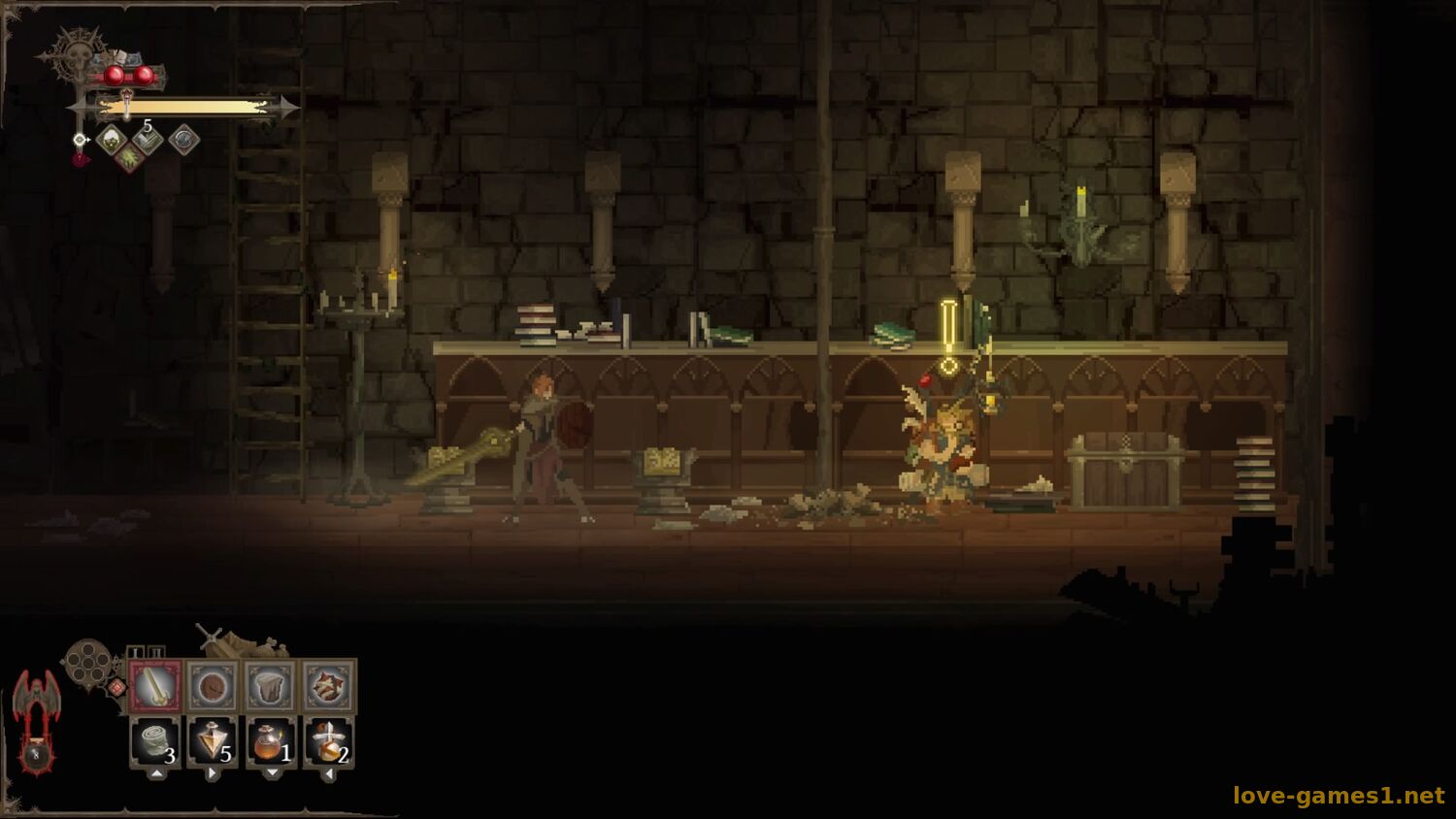Select the red spiked wrapped item slot
This screenshot has width=1456, height=819.
click(x=329, y=687)
